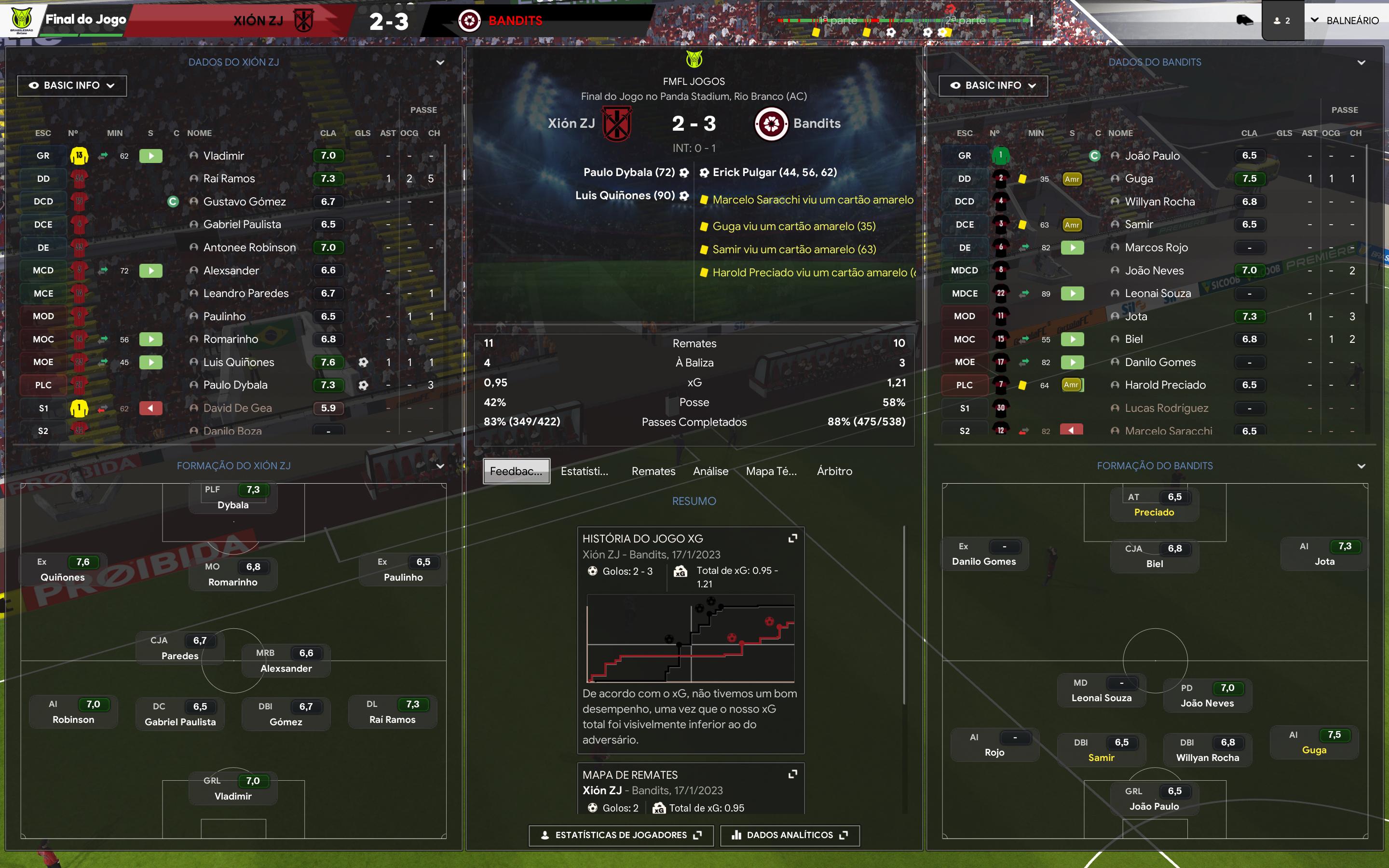Expand the Mapa de Remates card

point(793,774)
